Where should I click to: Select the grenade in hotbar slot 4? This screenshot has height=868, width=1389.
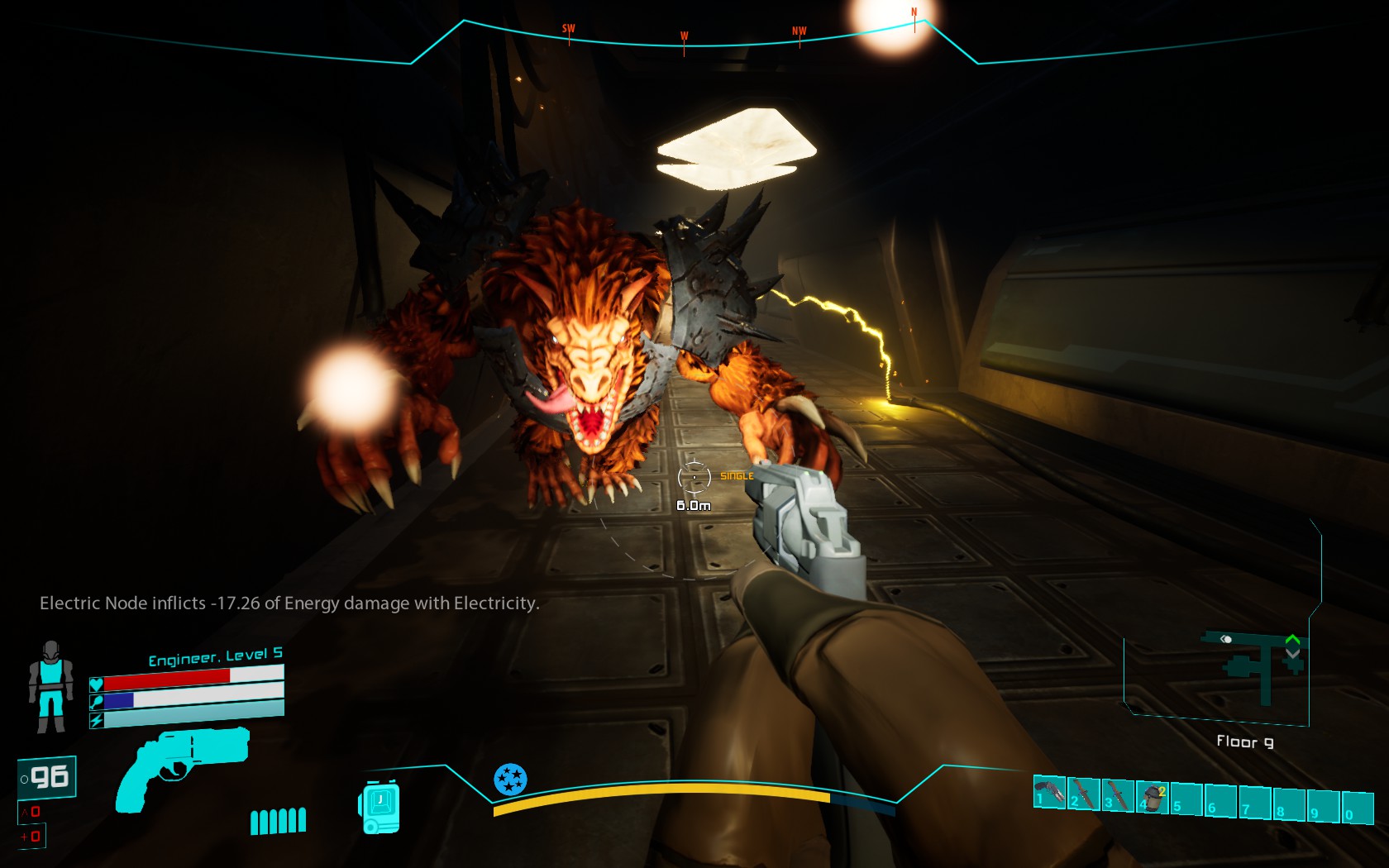(1153, 797)
